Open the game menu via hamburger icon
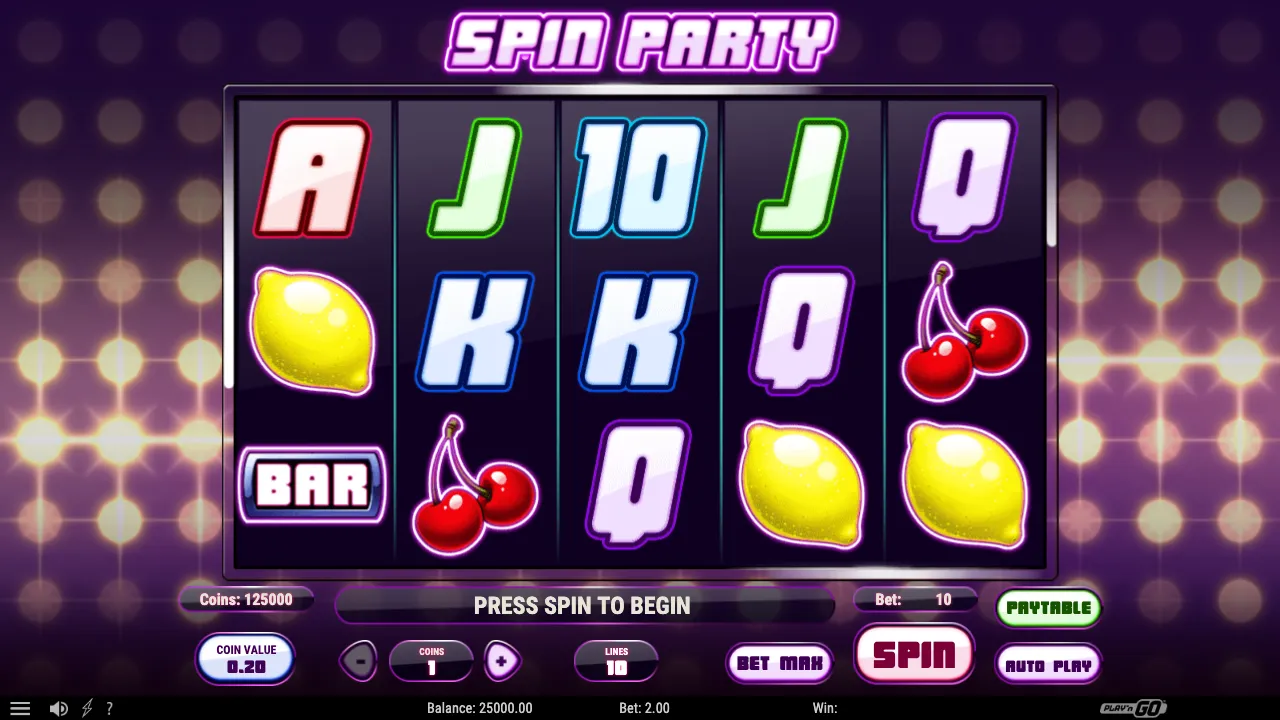This screenshot has height=720, width=1280. tap(20, 708)
